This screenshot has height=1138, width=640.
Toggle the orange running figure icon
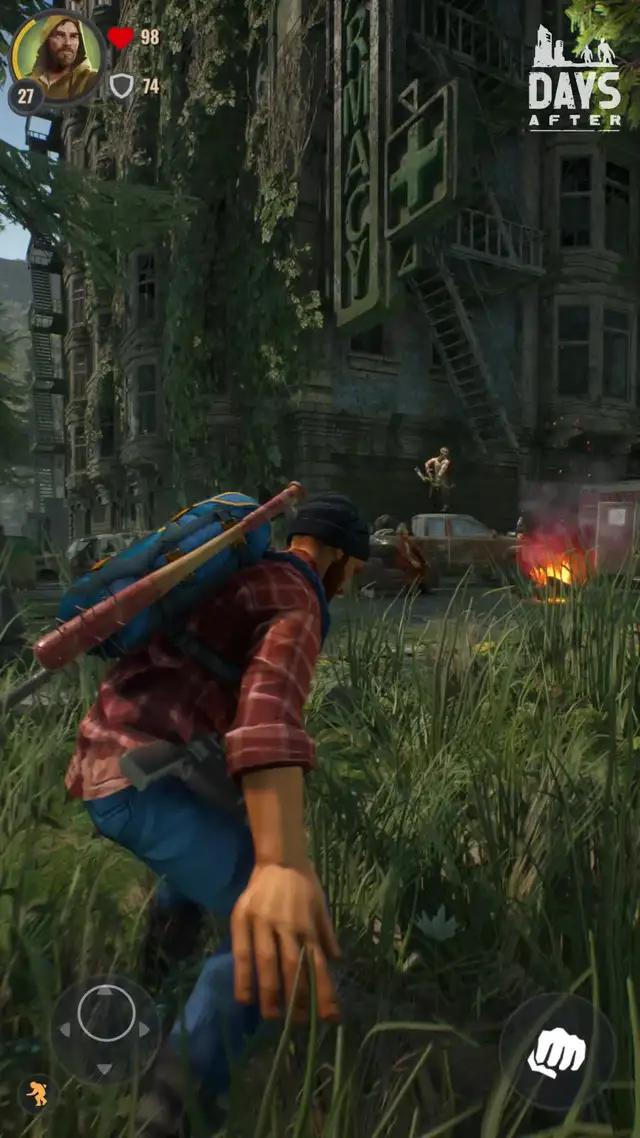click(x=37, y=1093)
